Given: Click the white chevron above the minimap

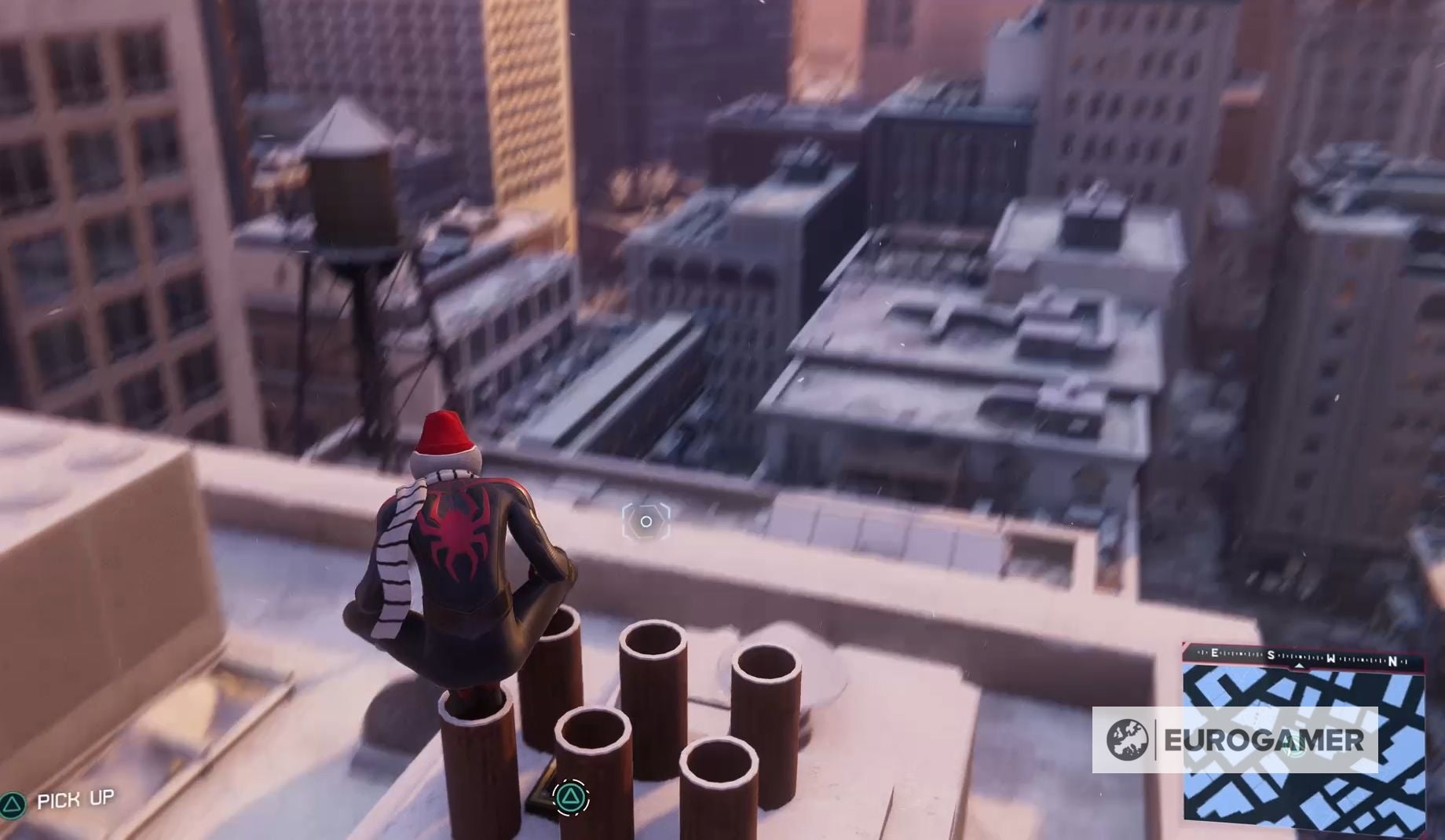Looking at the screenshot, I should click(x=1299, y=667).
